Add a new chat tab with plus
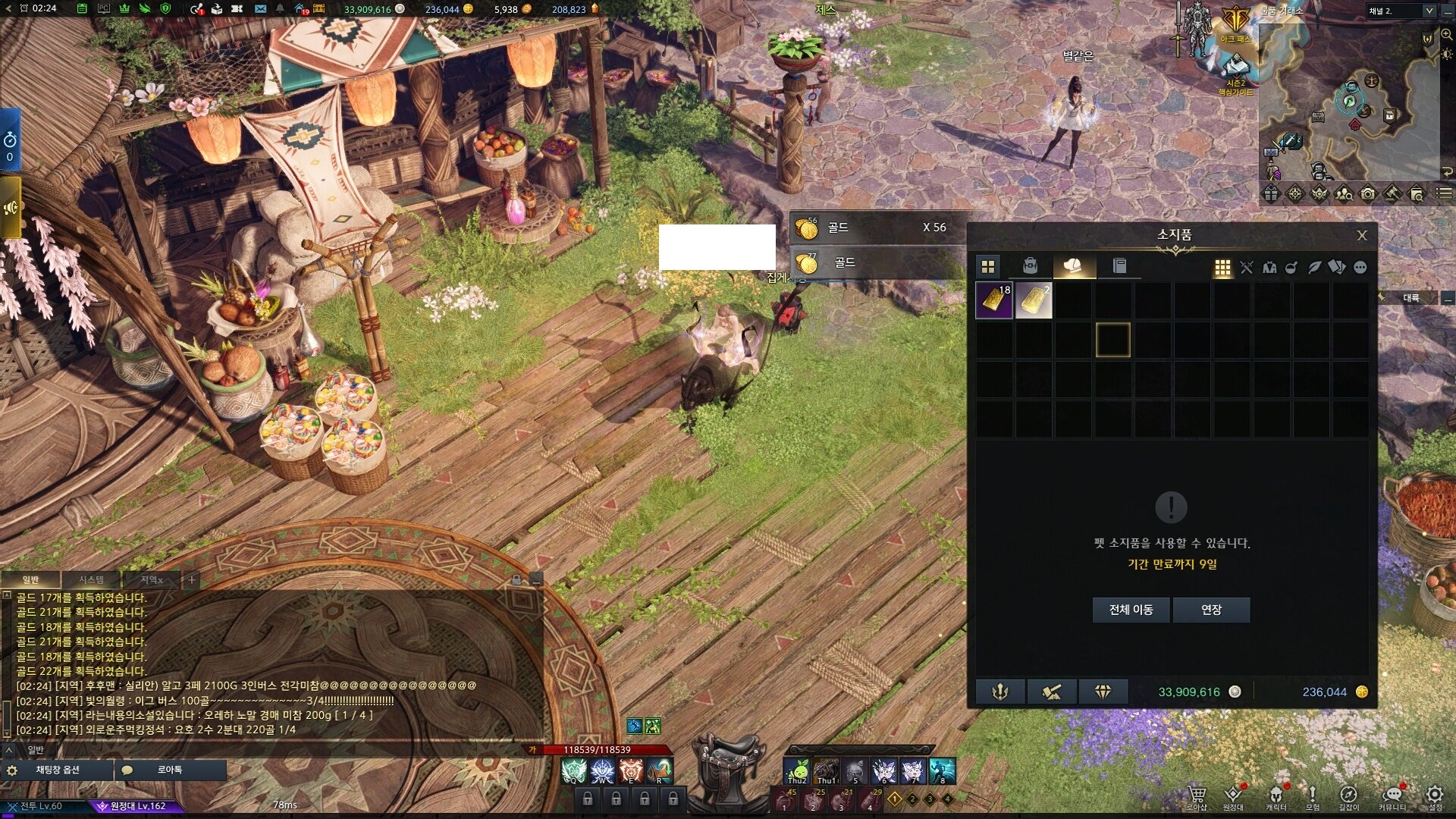1456x819 pixels. pos(192,580)
